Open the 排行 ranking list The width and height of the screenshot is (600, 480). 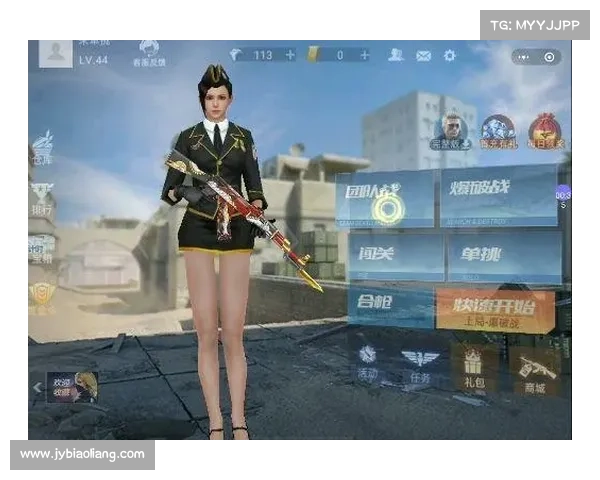42,198
